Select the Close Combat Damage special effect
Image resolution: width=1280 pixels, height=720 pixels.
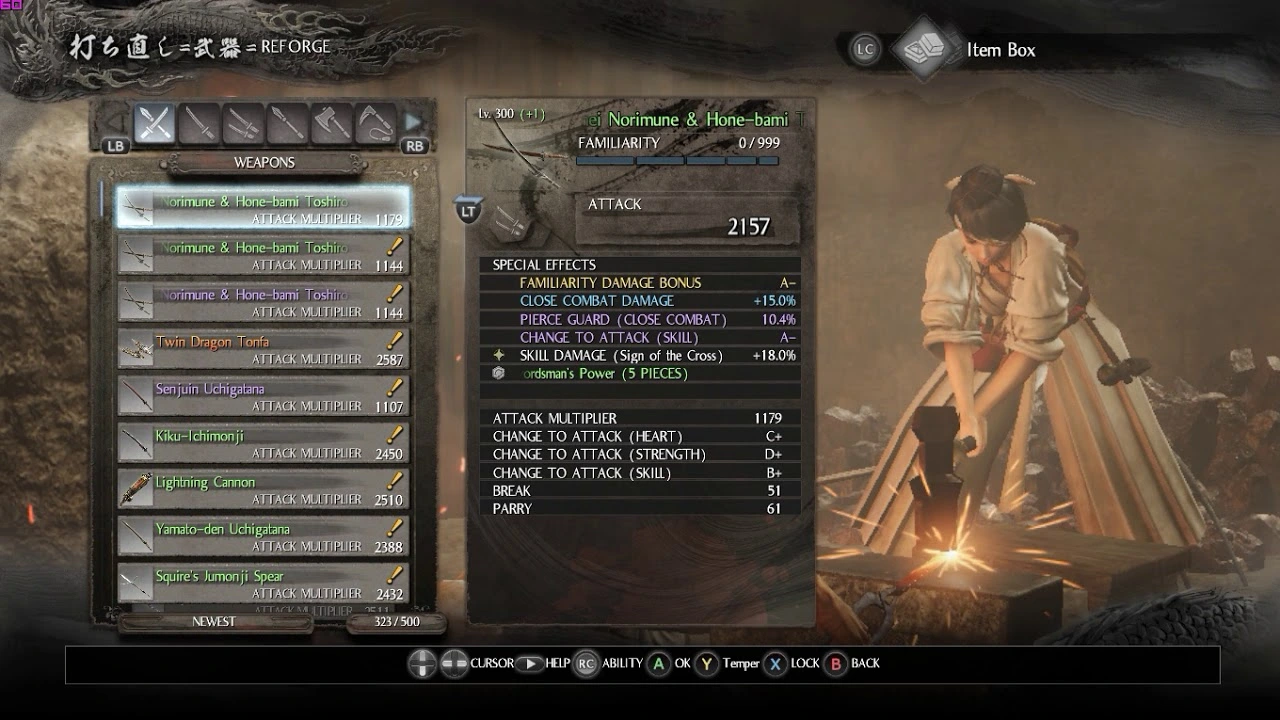click(640, 301)
